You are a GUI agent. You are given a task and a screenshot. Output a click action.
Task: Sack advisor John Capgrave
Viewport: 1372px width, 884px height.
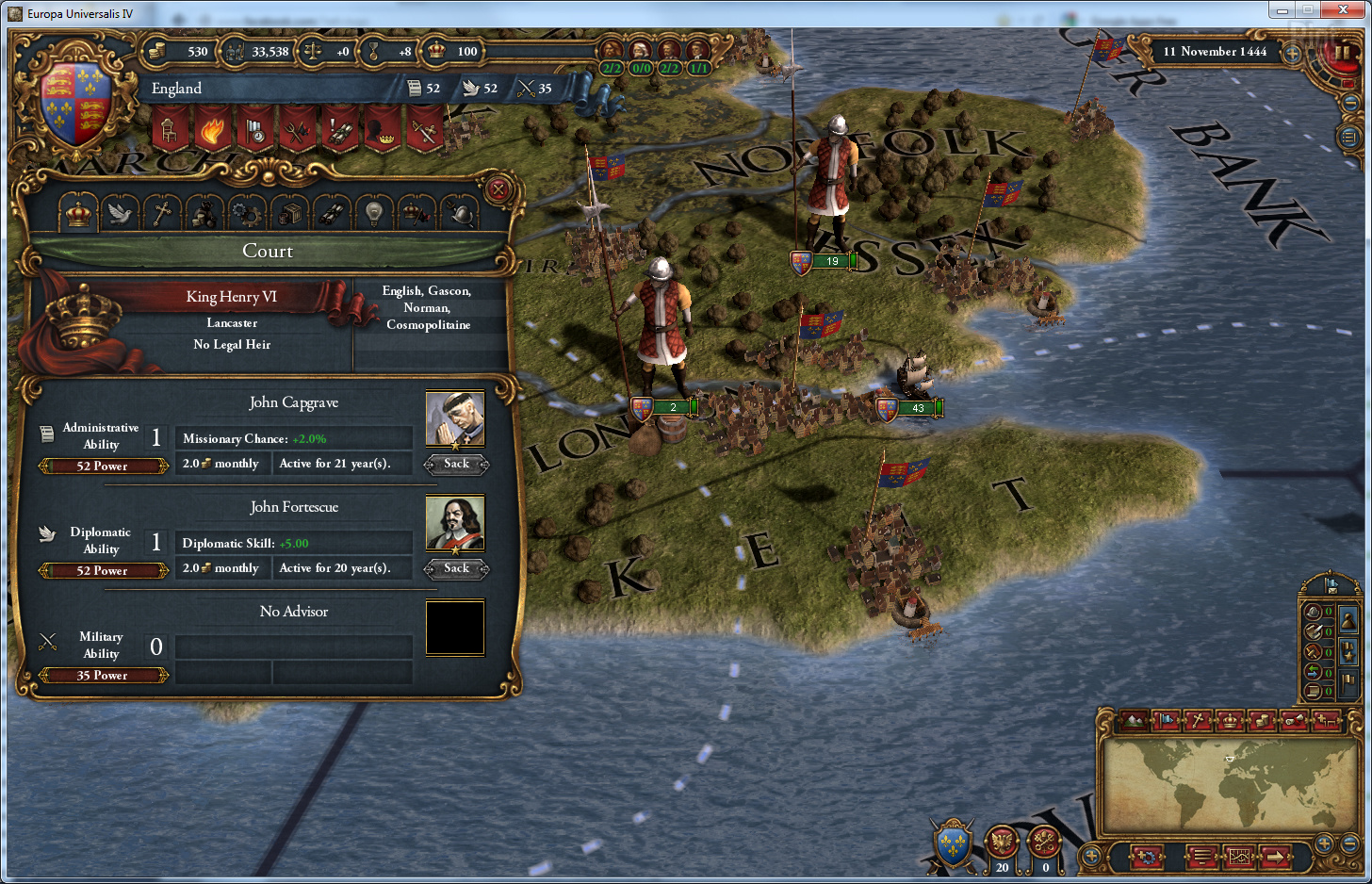(456, 464)
